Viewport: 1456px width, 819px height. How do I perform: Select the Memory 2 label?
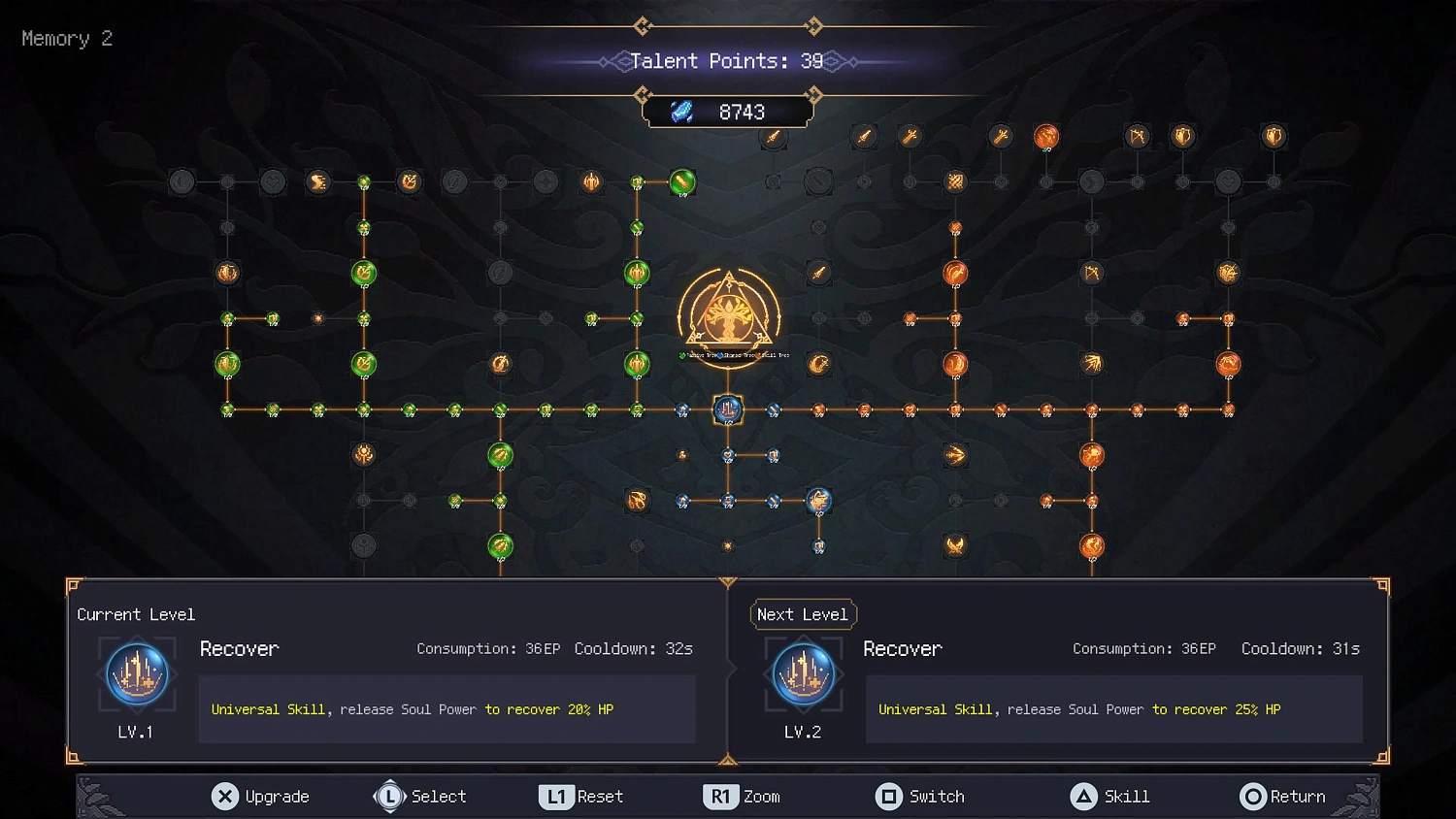tap(65, 38)
